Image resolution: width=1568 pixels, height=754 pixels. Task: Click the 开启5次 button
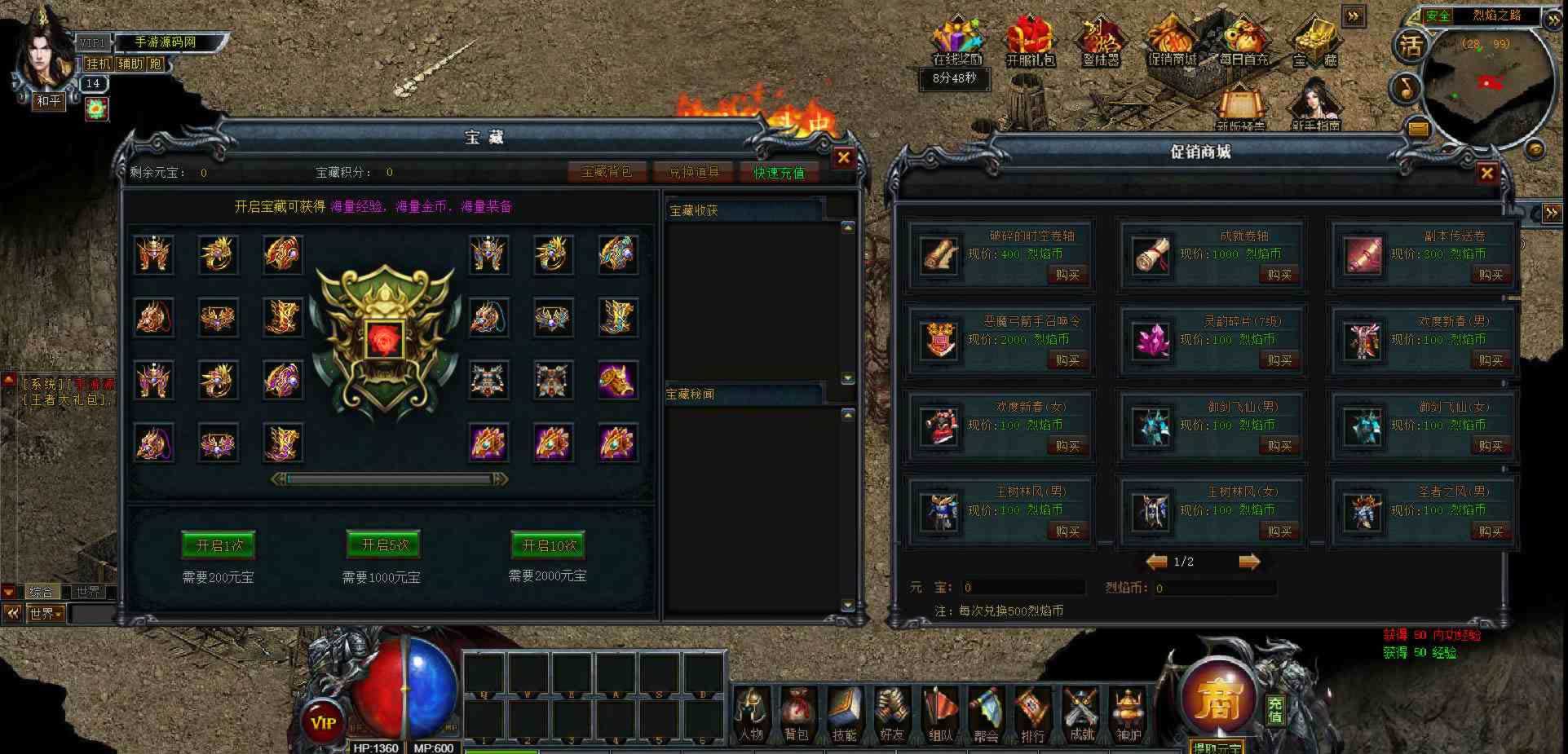(384, 545)
